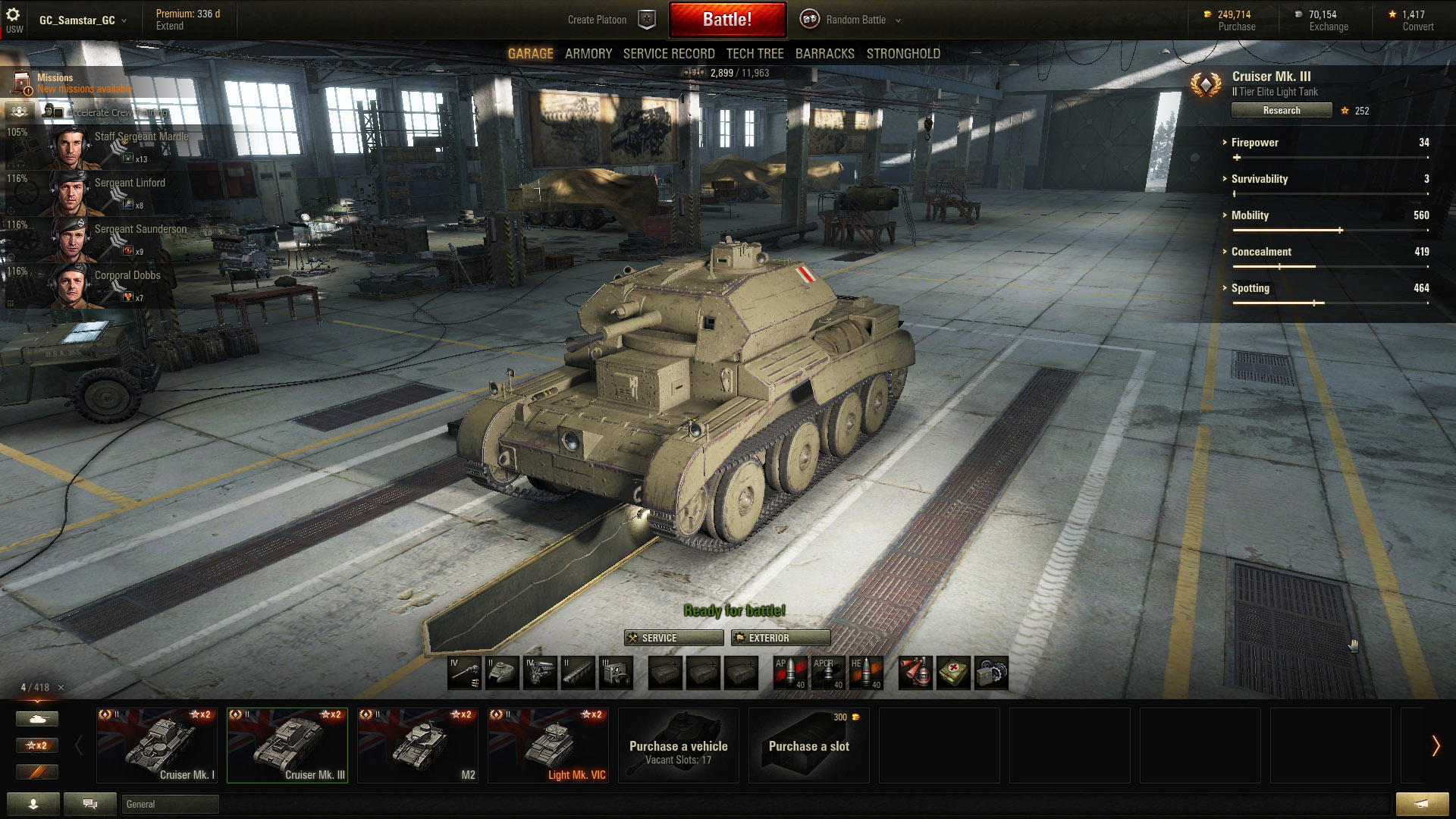The image size is (1456, 819).
Task: Open the settings gear menu
Action: point(13,14)
